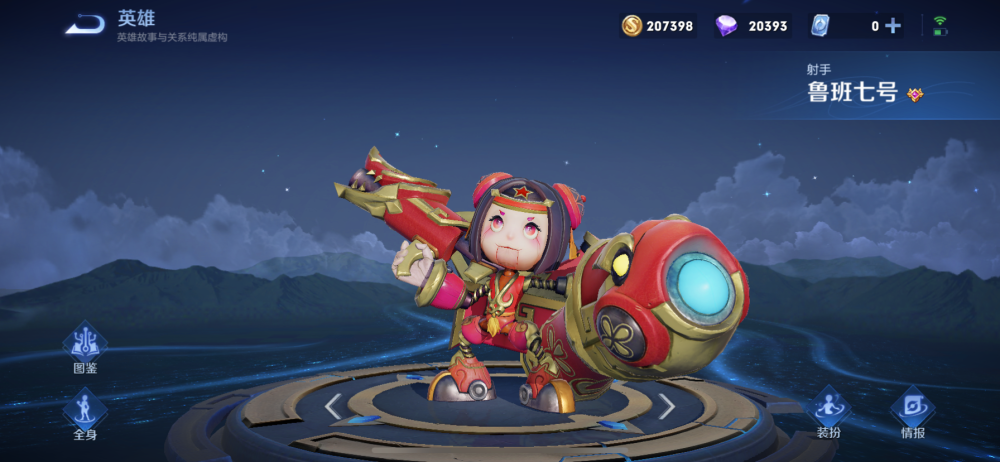Click the plus to add tickets

click(893, 26)
